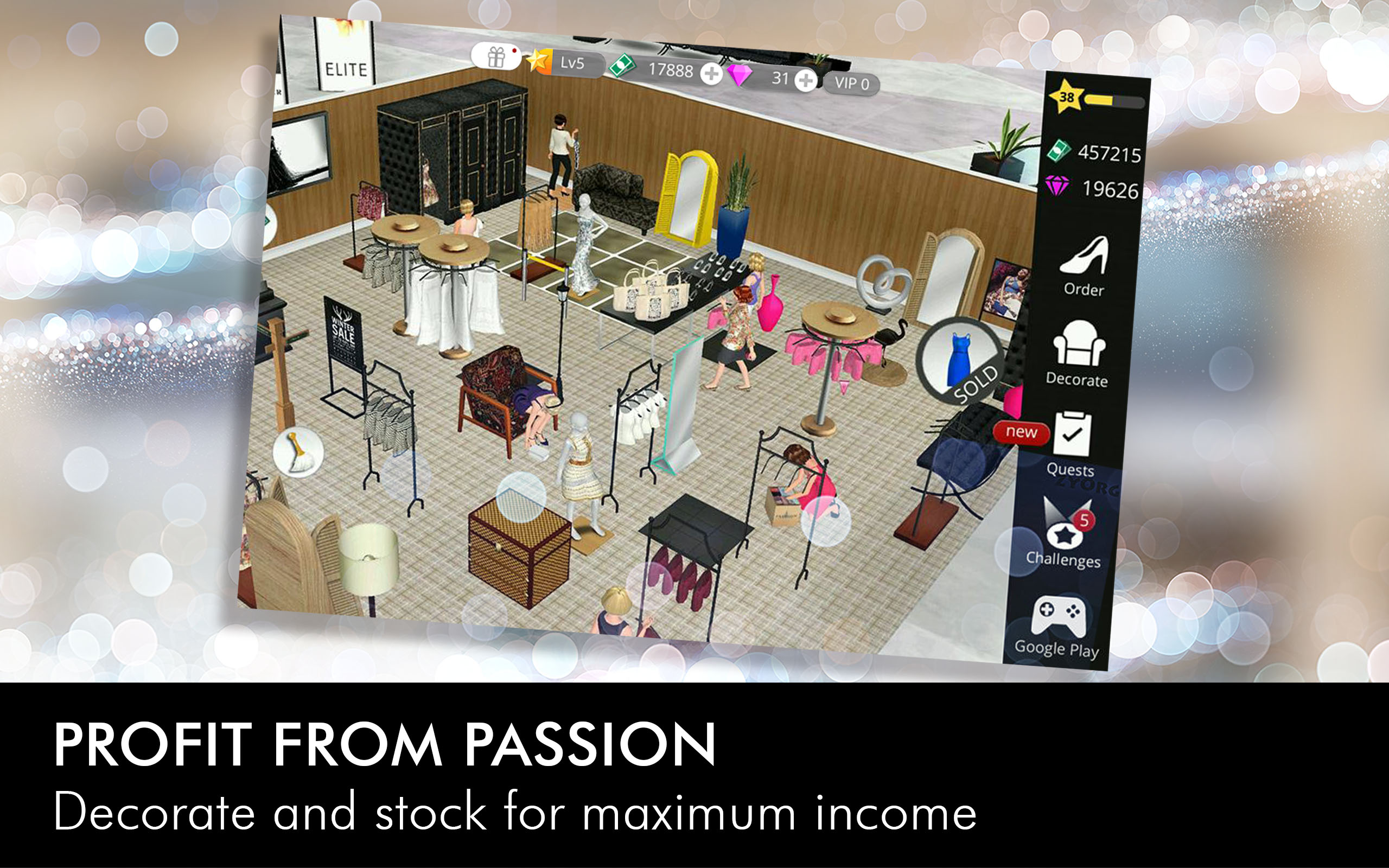The image size is (1389, 868).
Task: Tap the 'new' badge beside Quests
Action: click(x=1023, y=433)
